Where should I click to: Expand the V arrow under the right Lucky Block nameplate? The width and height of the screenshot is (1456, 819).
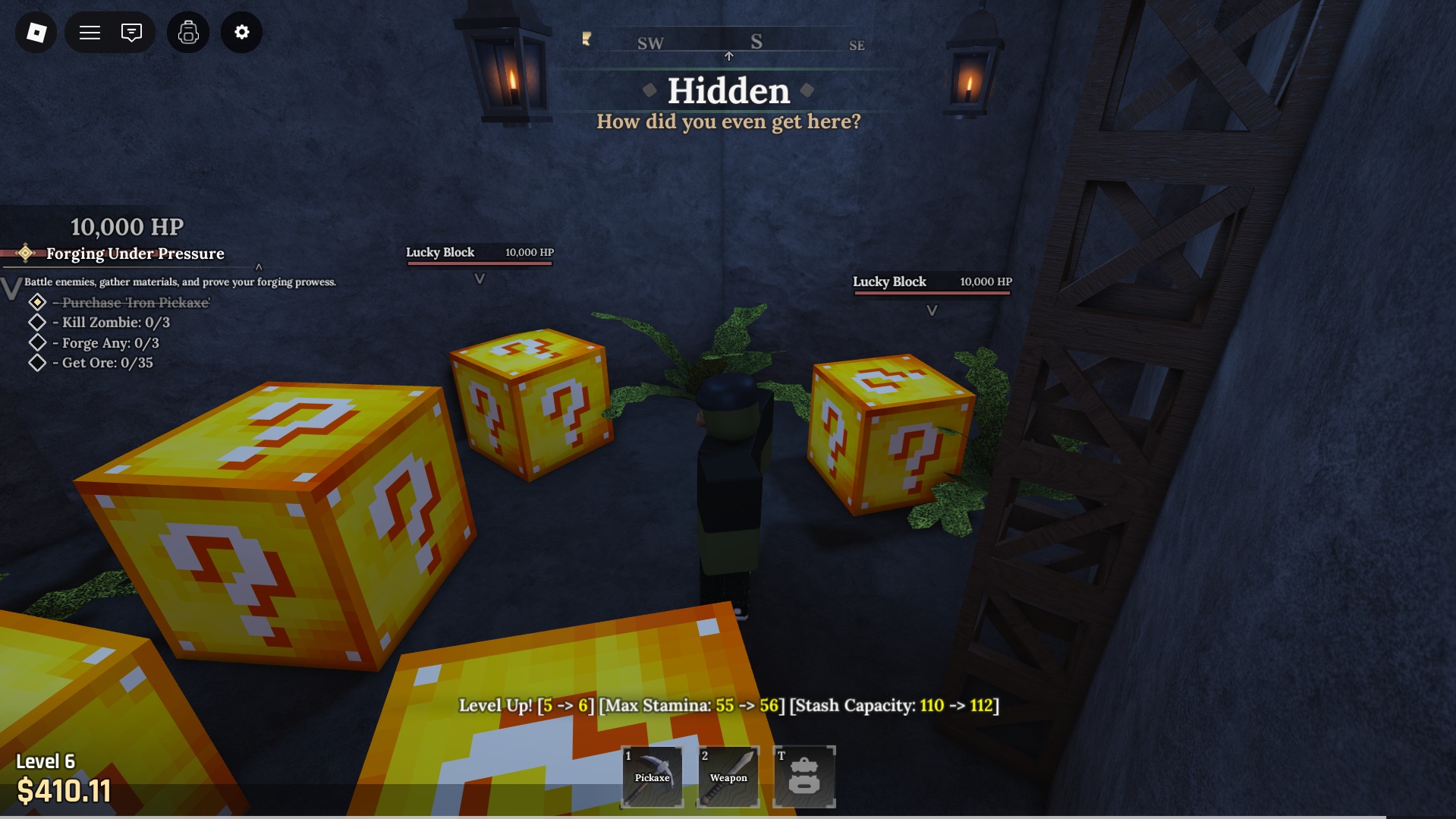point(932,310)
